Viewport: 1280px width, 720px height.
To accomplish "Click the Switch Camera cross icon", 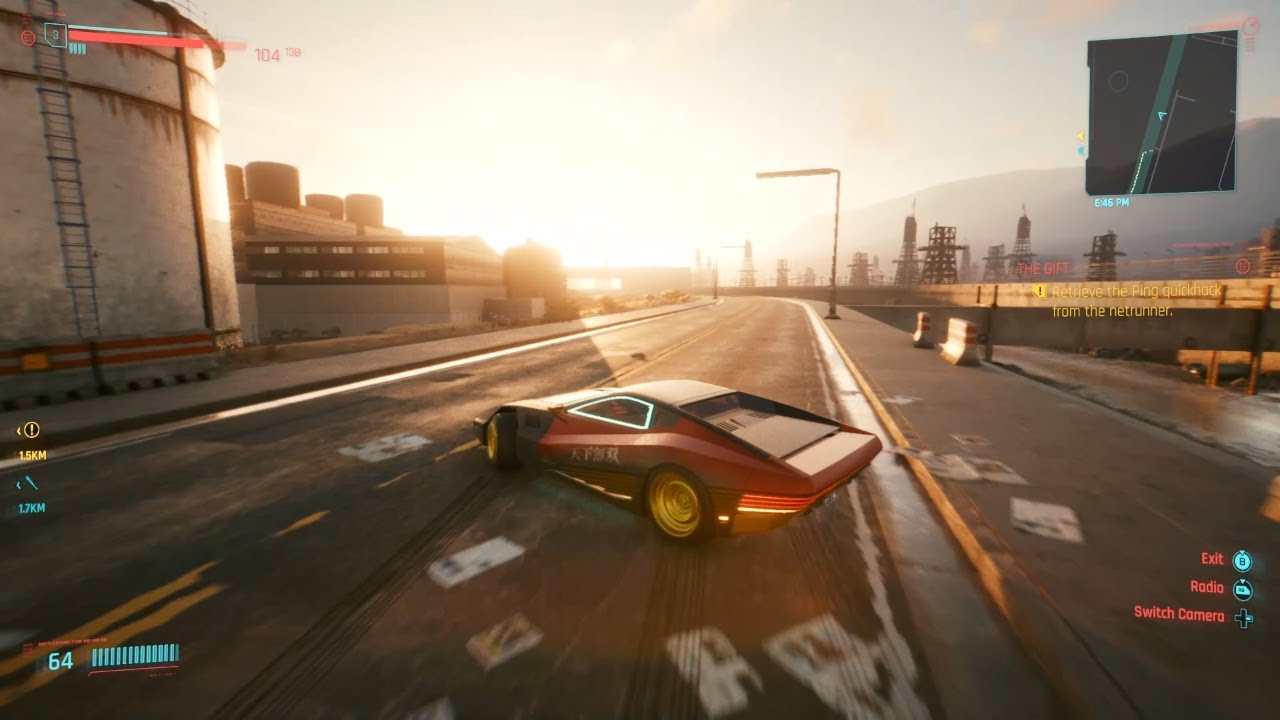I will click(x=1243, y=616).
